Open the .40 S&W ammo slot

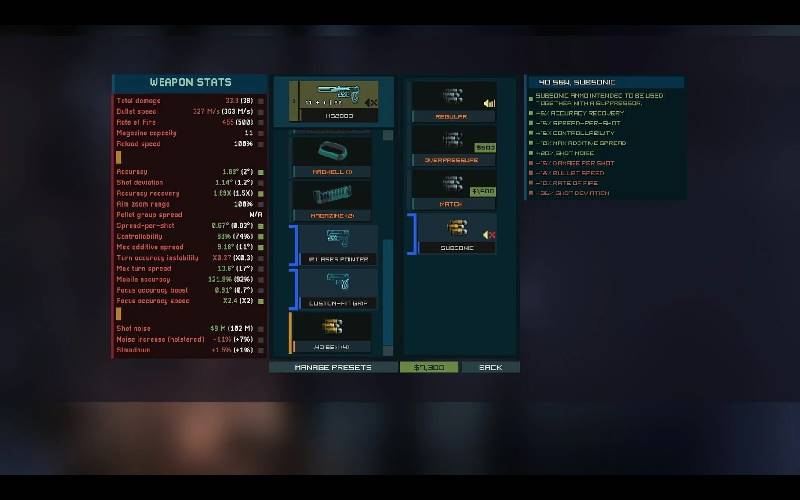[x=331, y=333]
